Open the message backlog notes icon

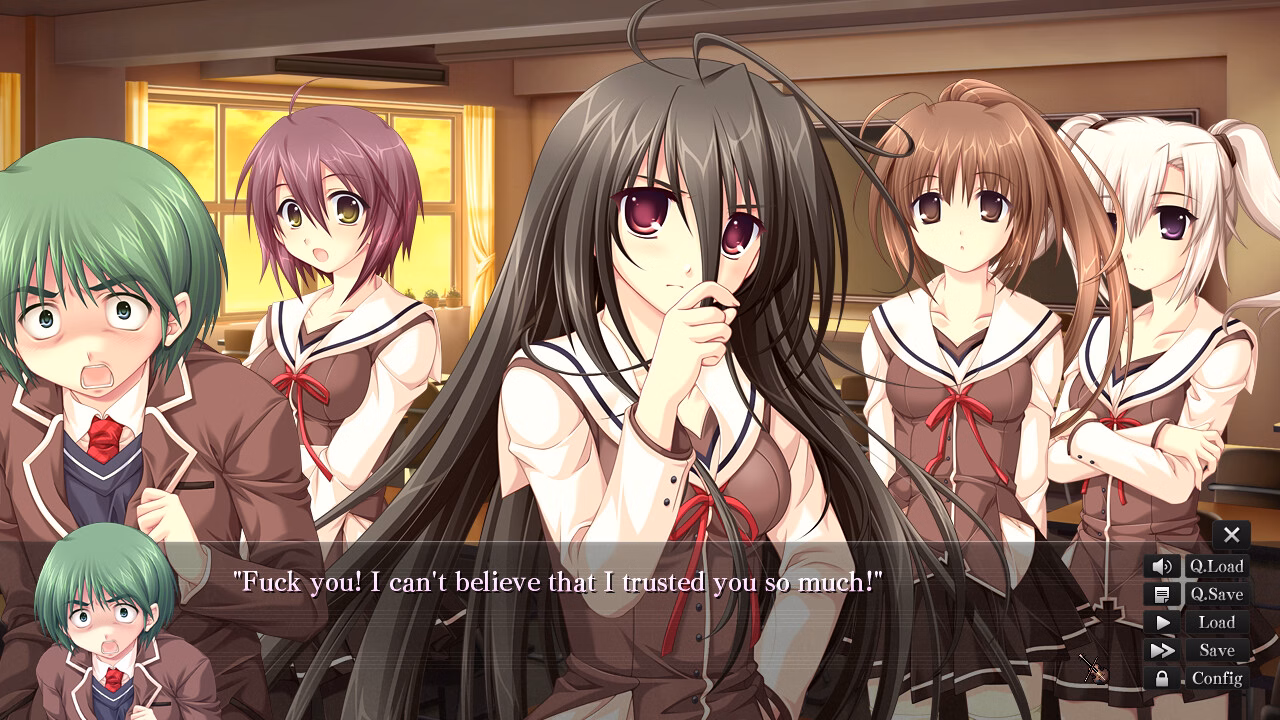(x=1160, y=594)
